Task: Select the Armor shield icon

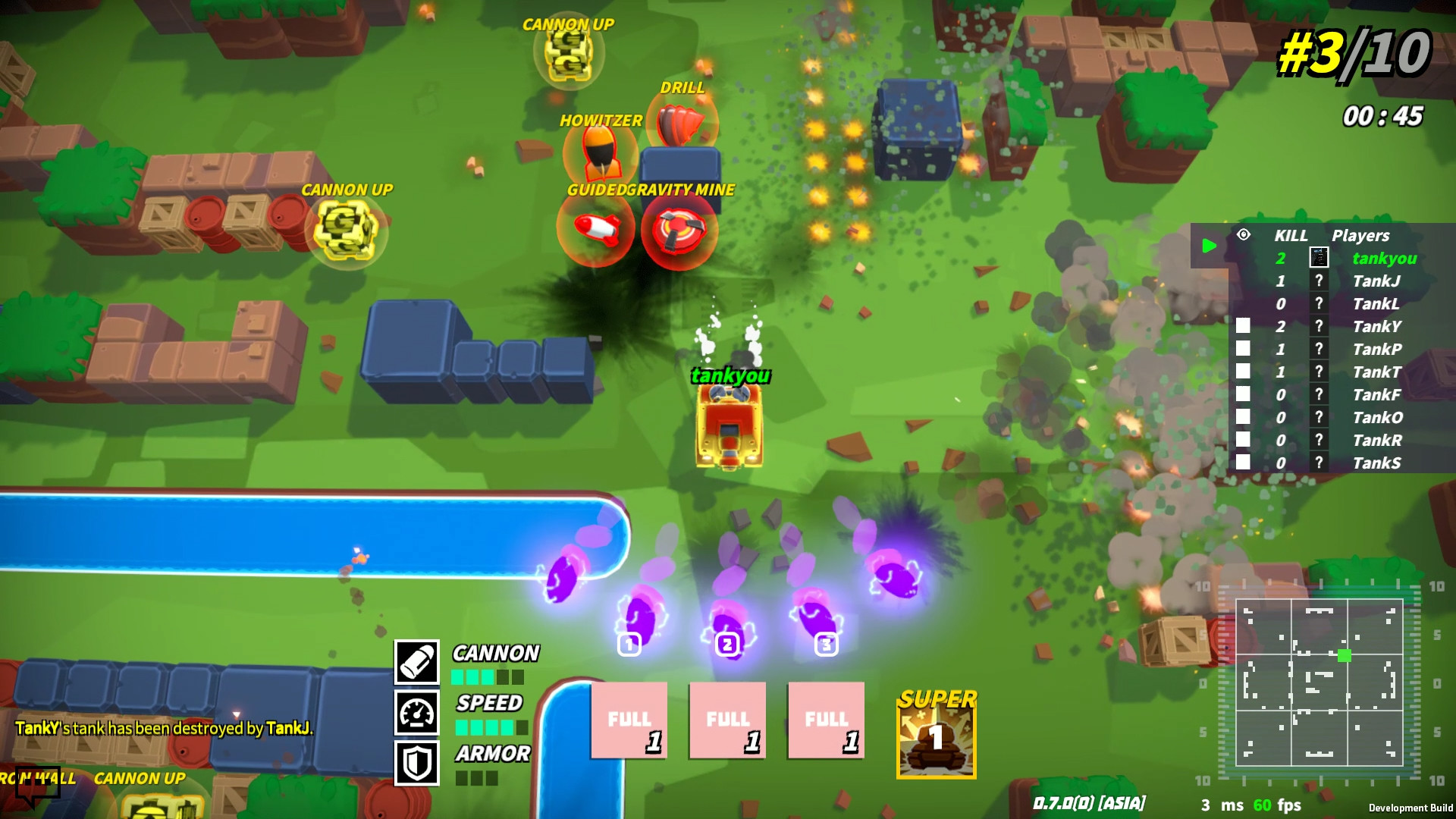Action: (x=416, y=761)
